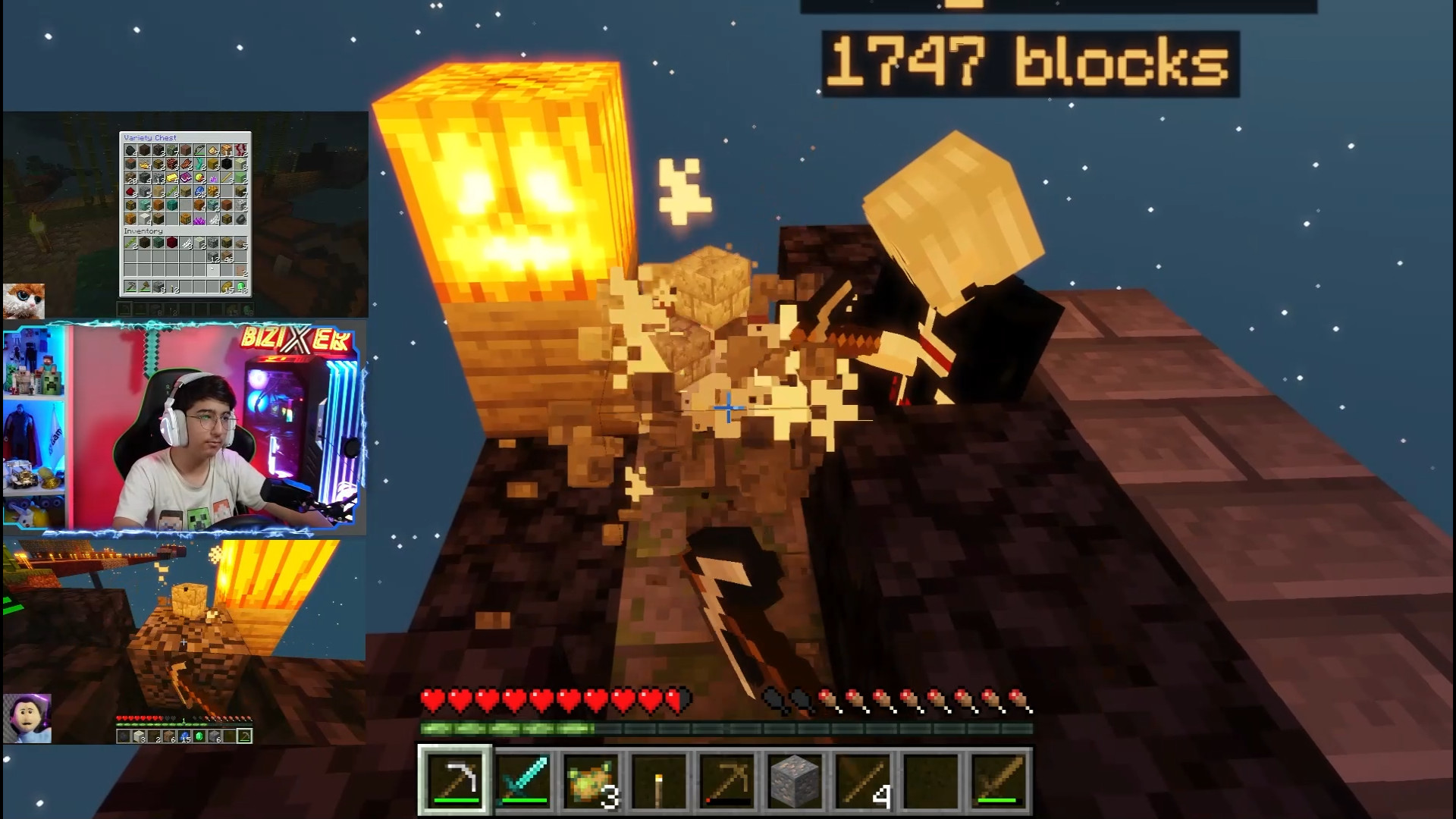Equip the wooden sword in last slot
Screen dimensions: 1456x819
pos(998,780)
